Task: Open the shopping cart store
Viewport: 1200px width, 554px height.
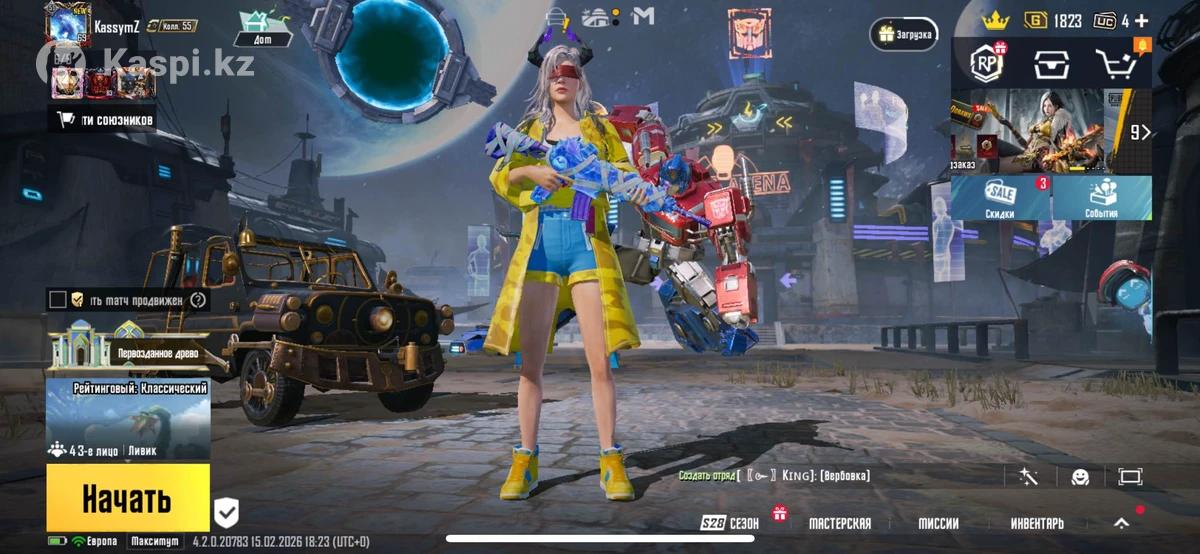Action: pos(1116,63)
